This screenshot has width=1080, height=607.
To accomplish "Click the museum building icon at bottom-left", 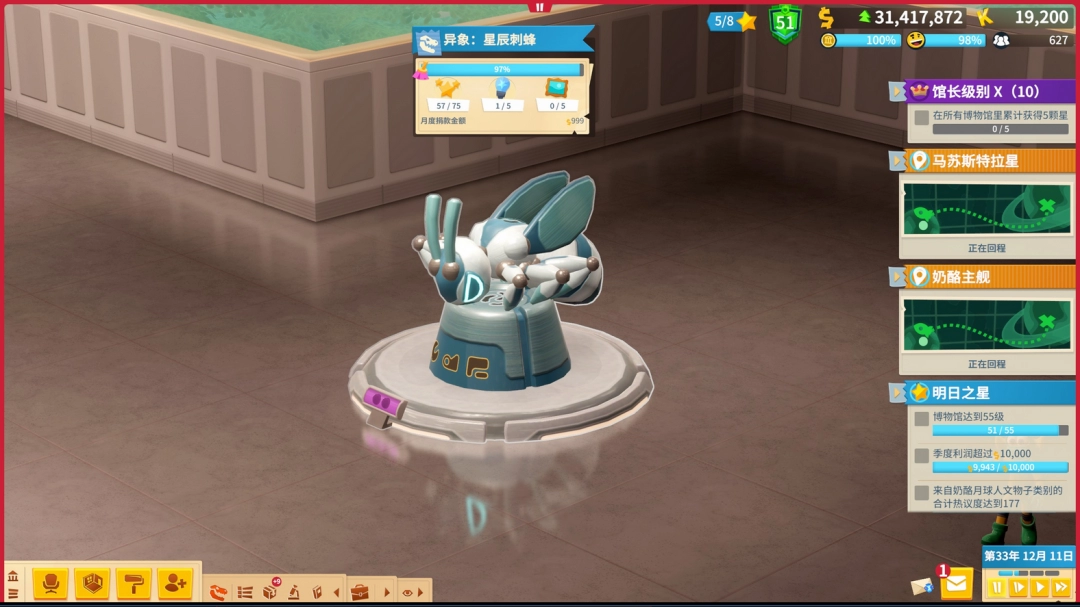I will (13, 576).
